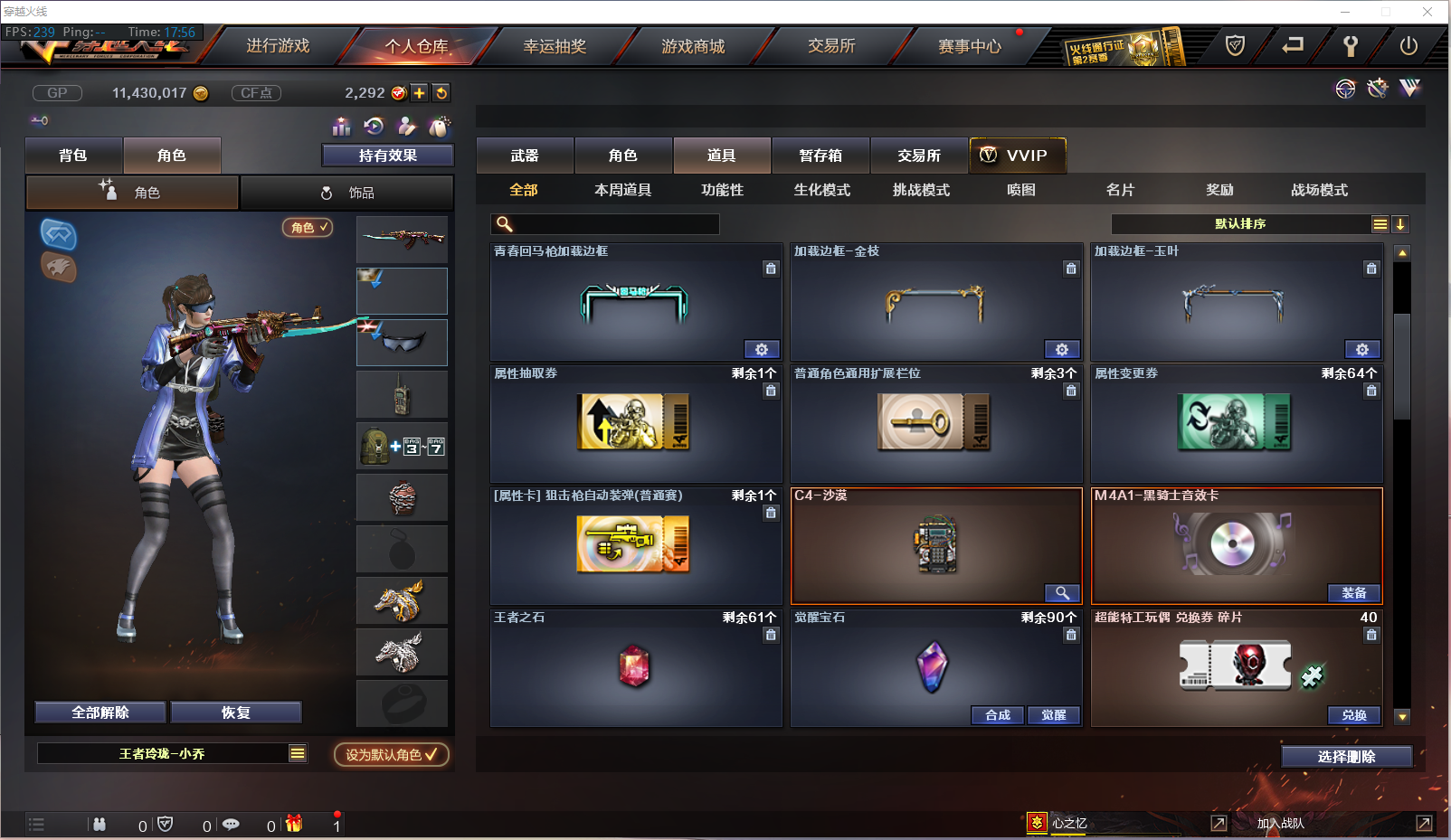
Task: Delete 王者之石 using its trash icon
Action: coord(771,635)
